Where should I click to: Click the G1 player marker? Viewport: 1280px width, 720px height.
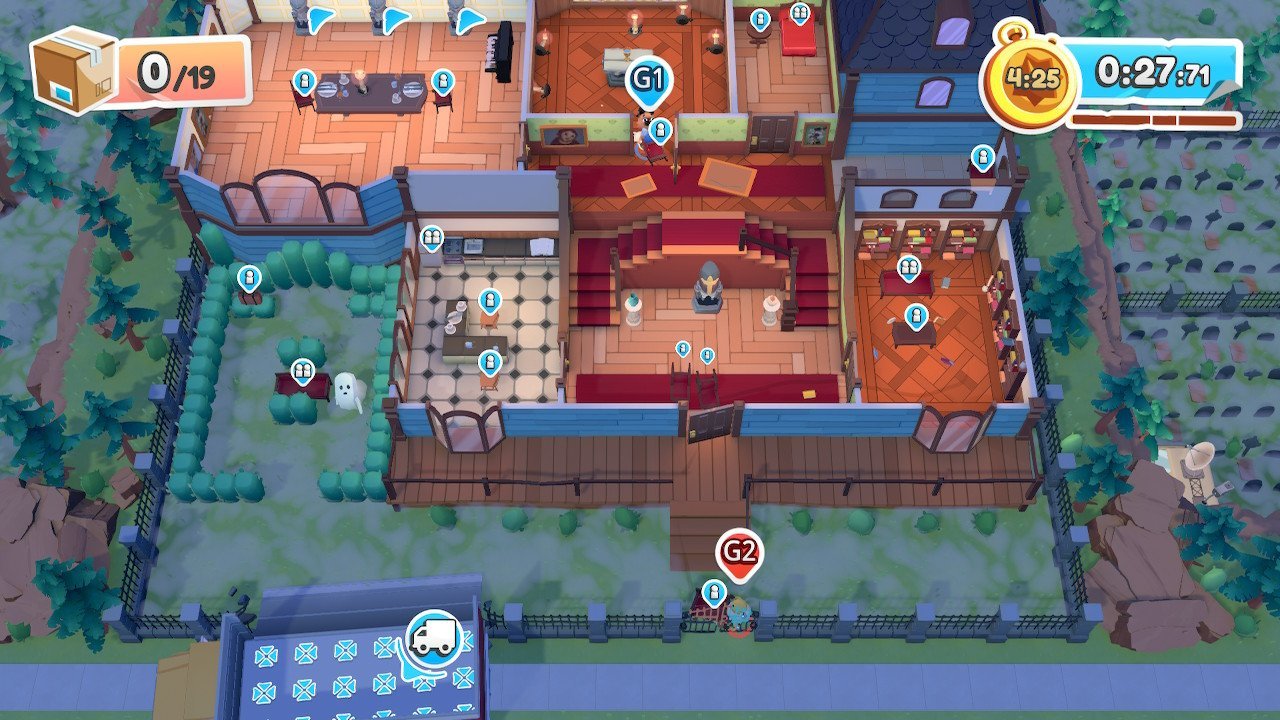[648, 78]
